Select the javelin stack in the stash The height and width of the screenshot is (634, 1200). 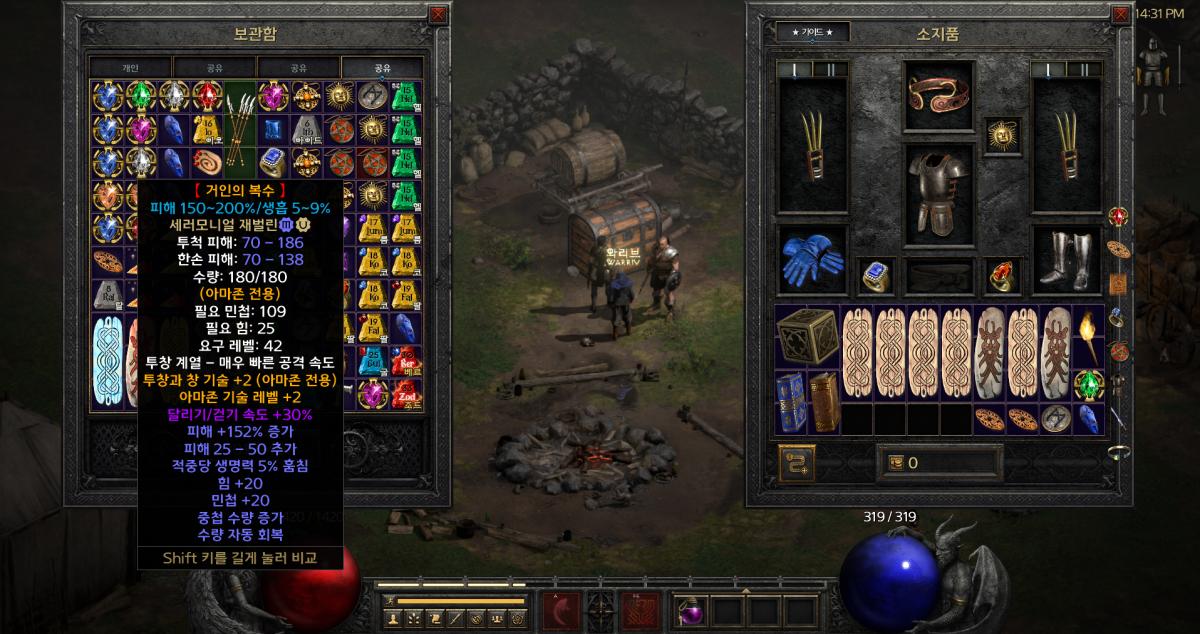[x=240, y=113]
